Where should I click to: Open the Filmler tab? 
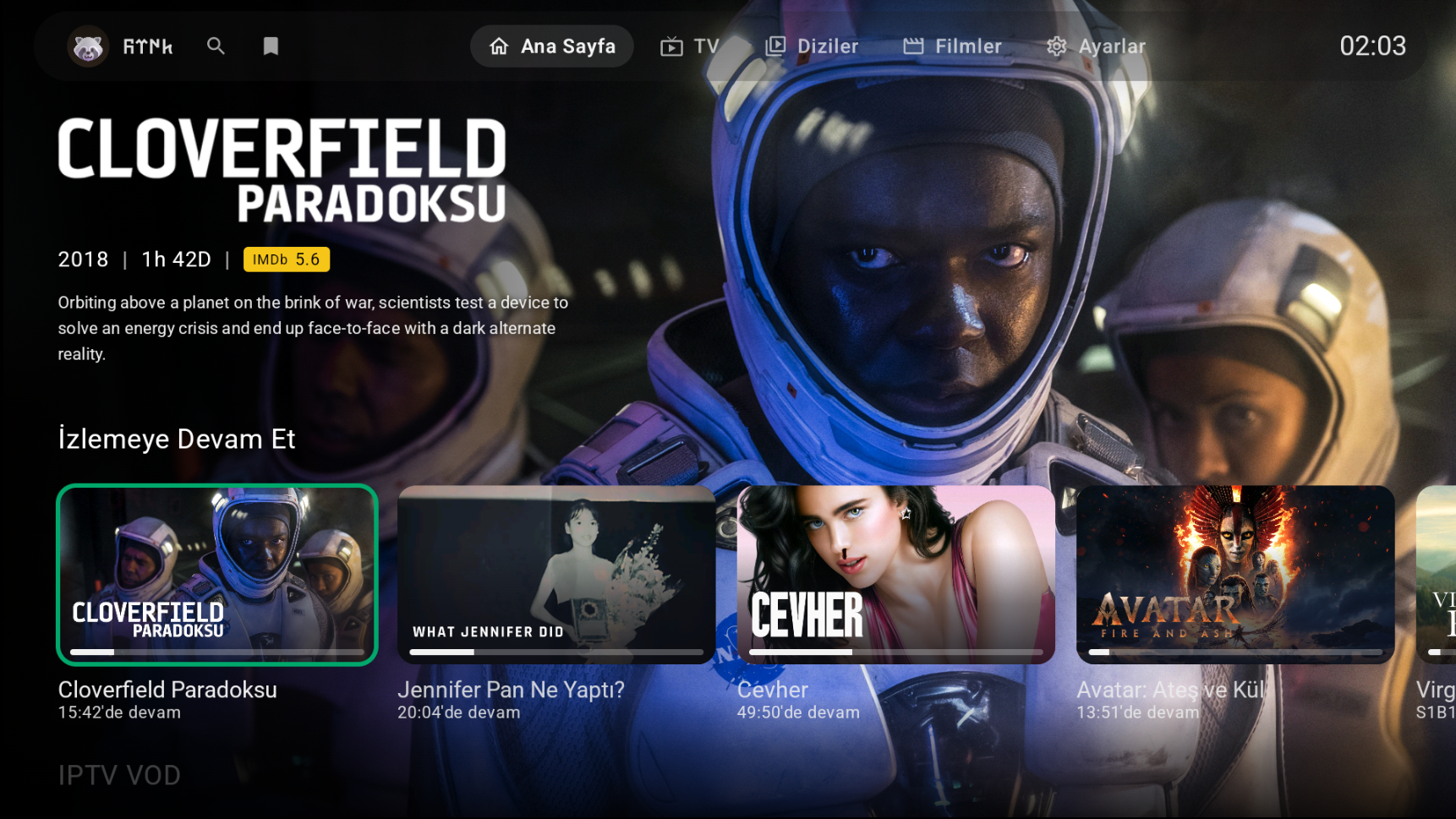tap(952, 46)
